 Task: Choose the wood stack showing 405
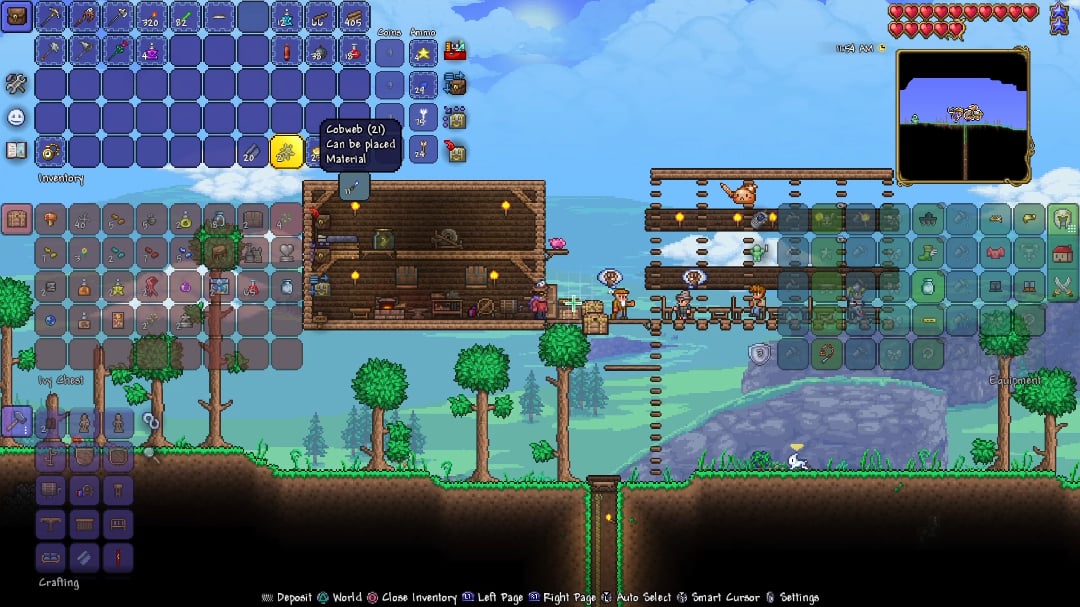355,16
